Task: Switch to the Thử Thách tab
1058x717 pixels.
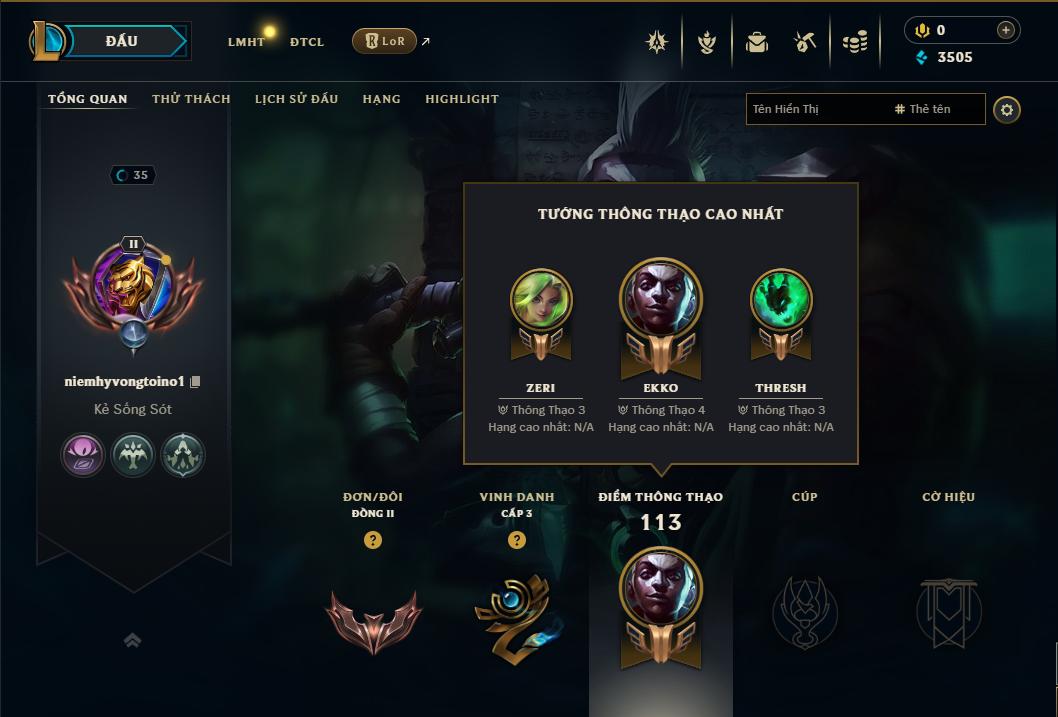Action: [x=191, y=99]
